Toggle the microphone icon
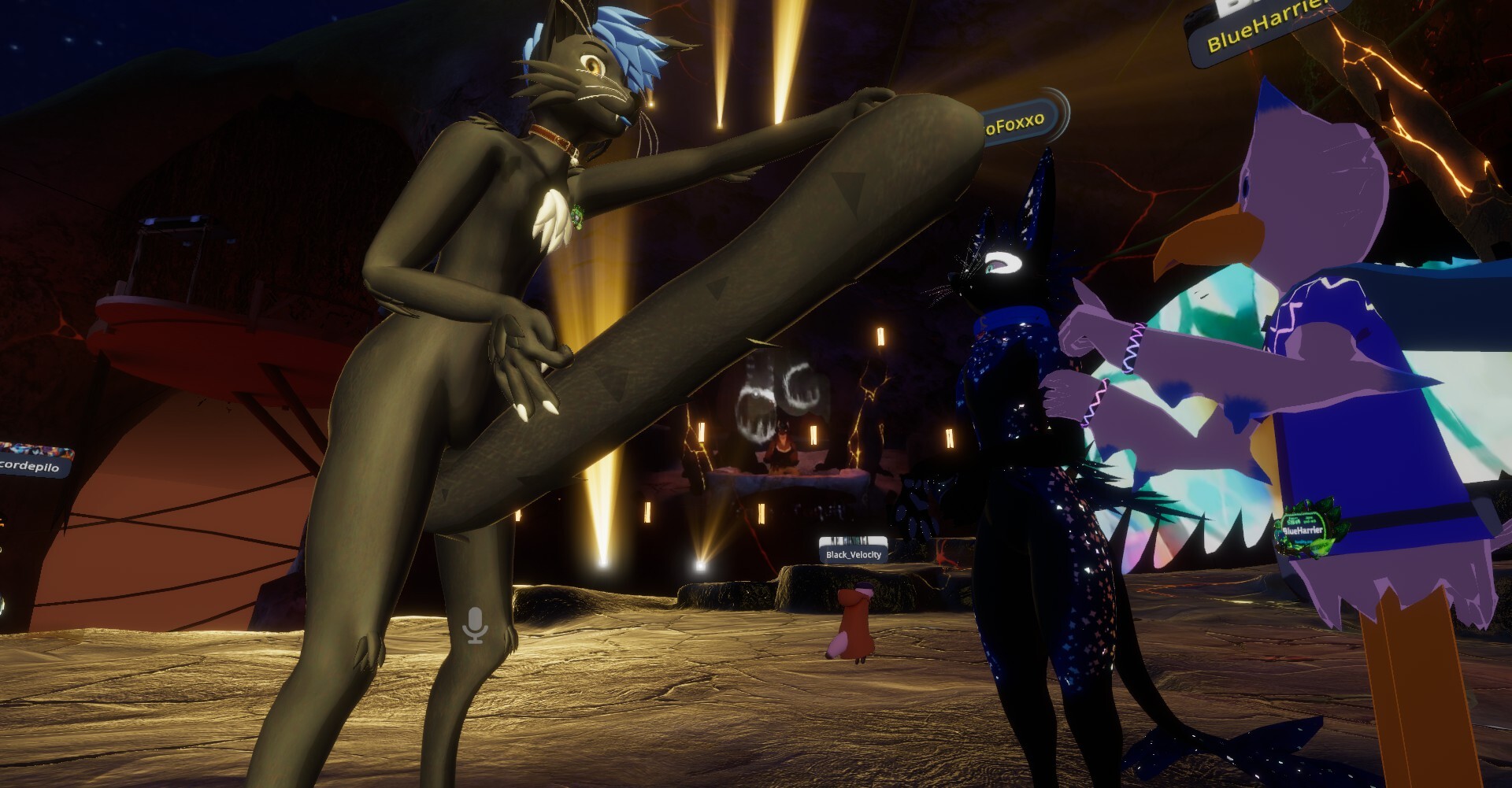 pyautogui.click(x=475, y=625)
